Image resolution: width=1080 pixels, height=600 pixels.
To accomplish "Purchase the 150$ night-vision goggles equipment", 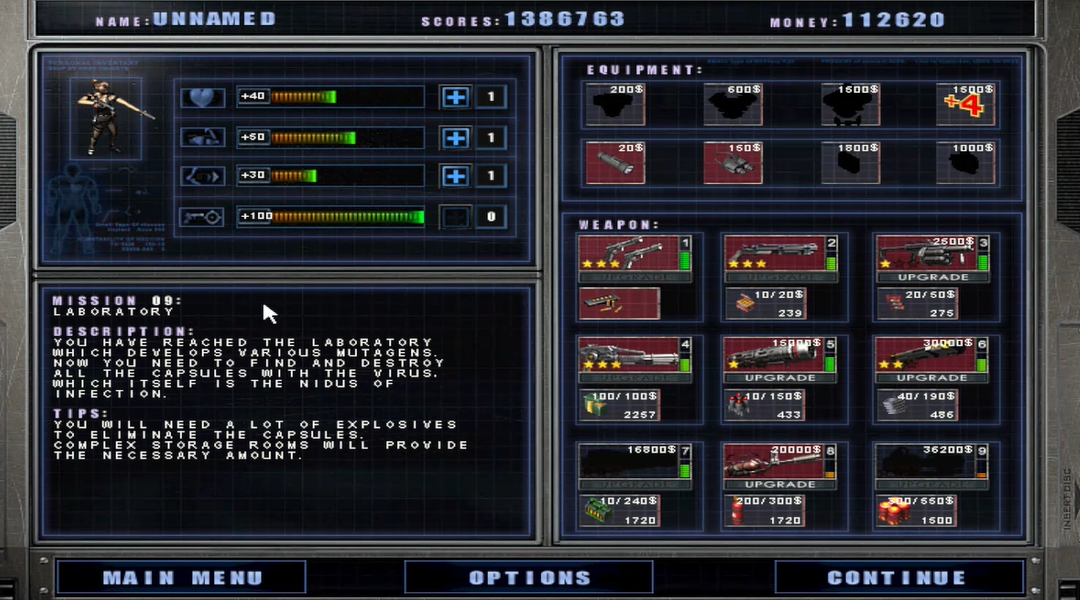I will (x=732, y=162).
